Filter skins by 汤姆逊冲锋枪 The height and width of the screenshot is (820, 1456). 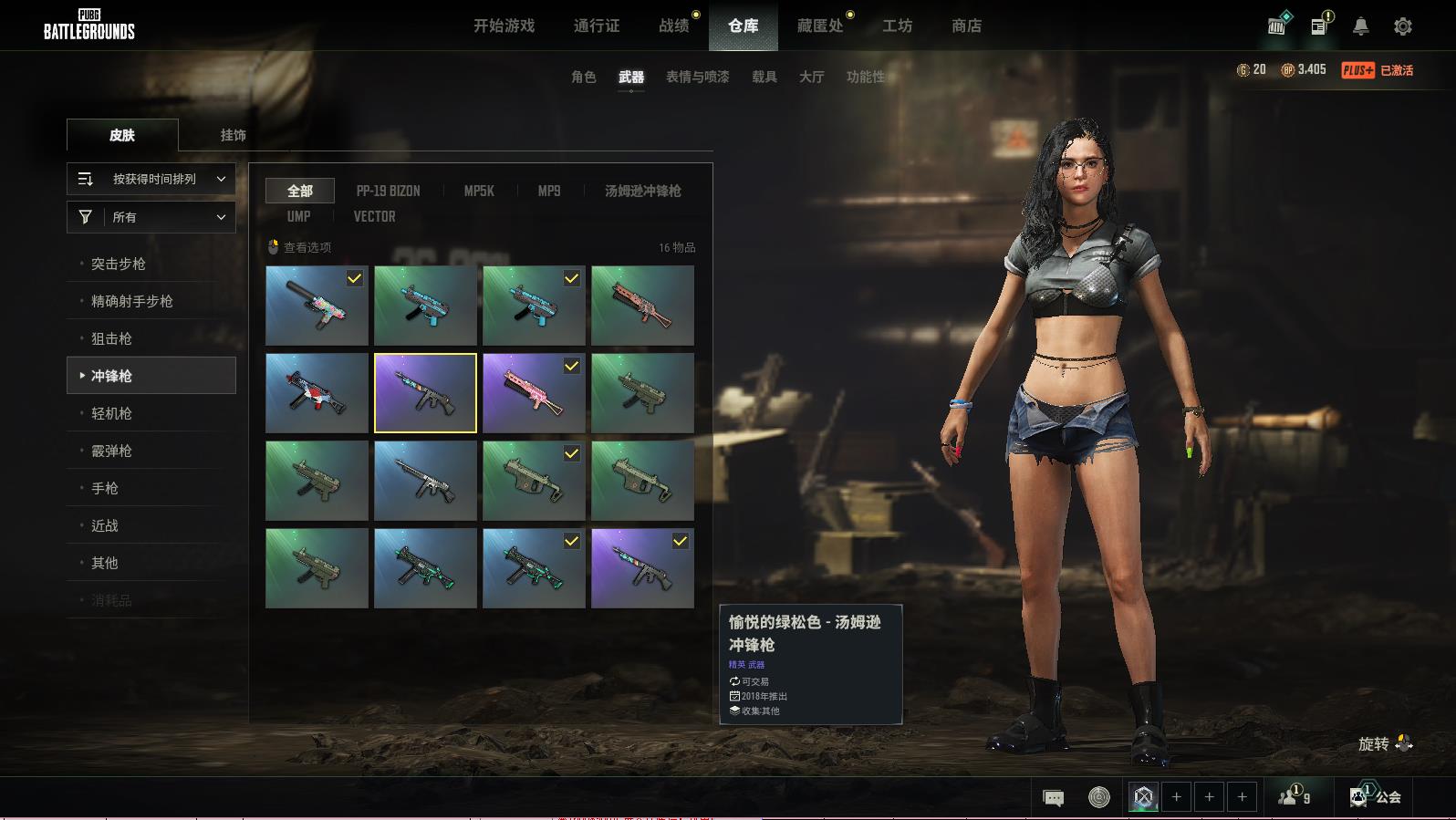[x=642, y=192]
